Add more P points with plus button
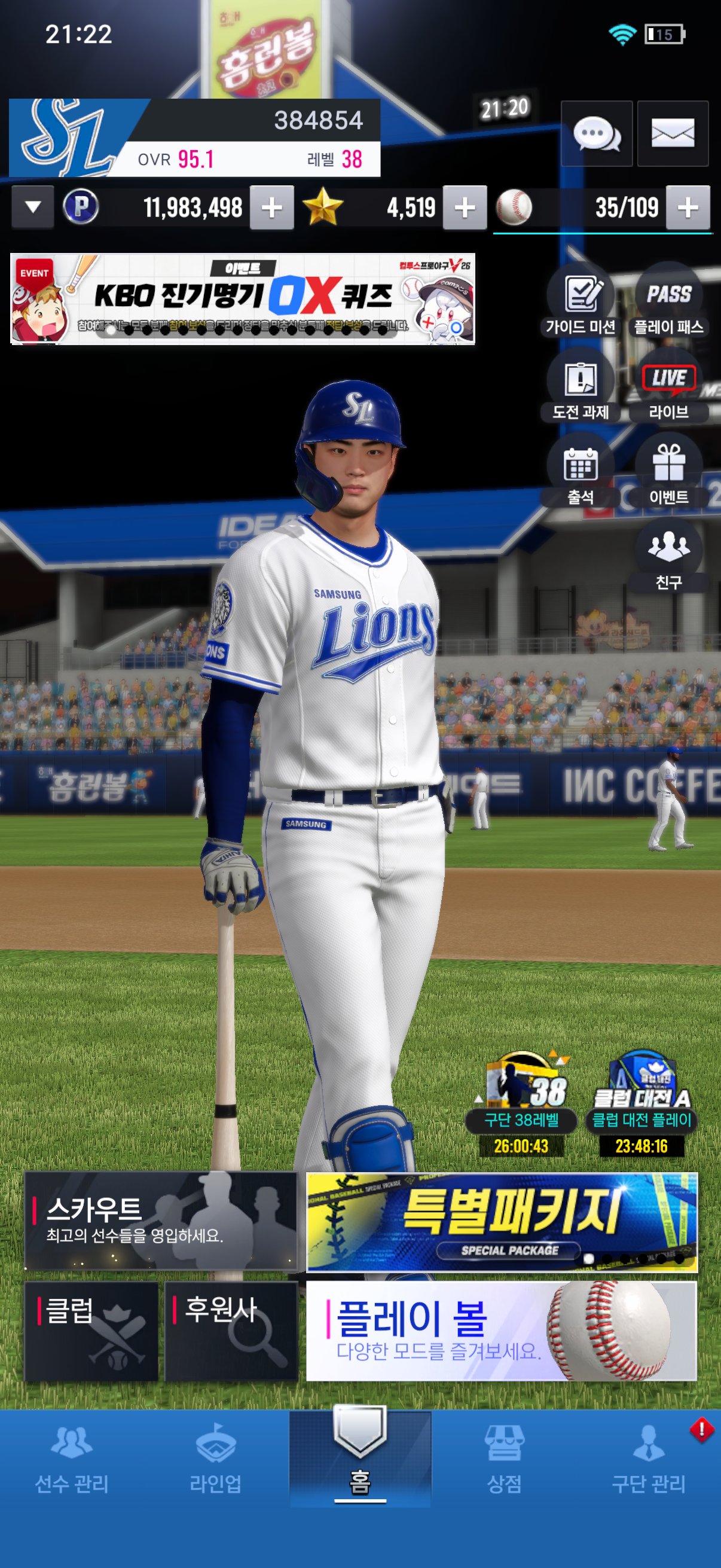The image size is (721, 1568). 271,208
